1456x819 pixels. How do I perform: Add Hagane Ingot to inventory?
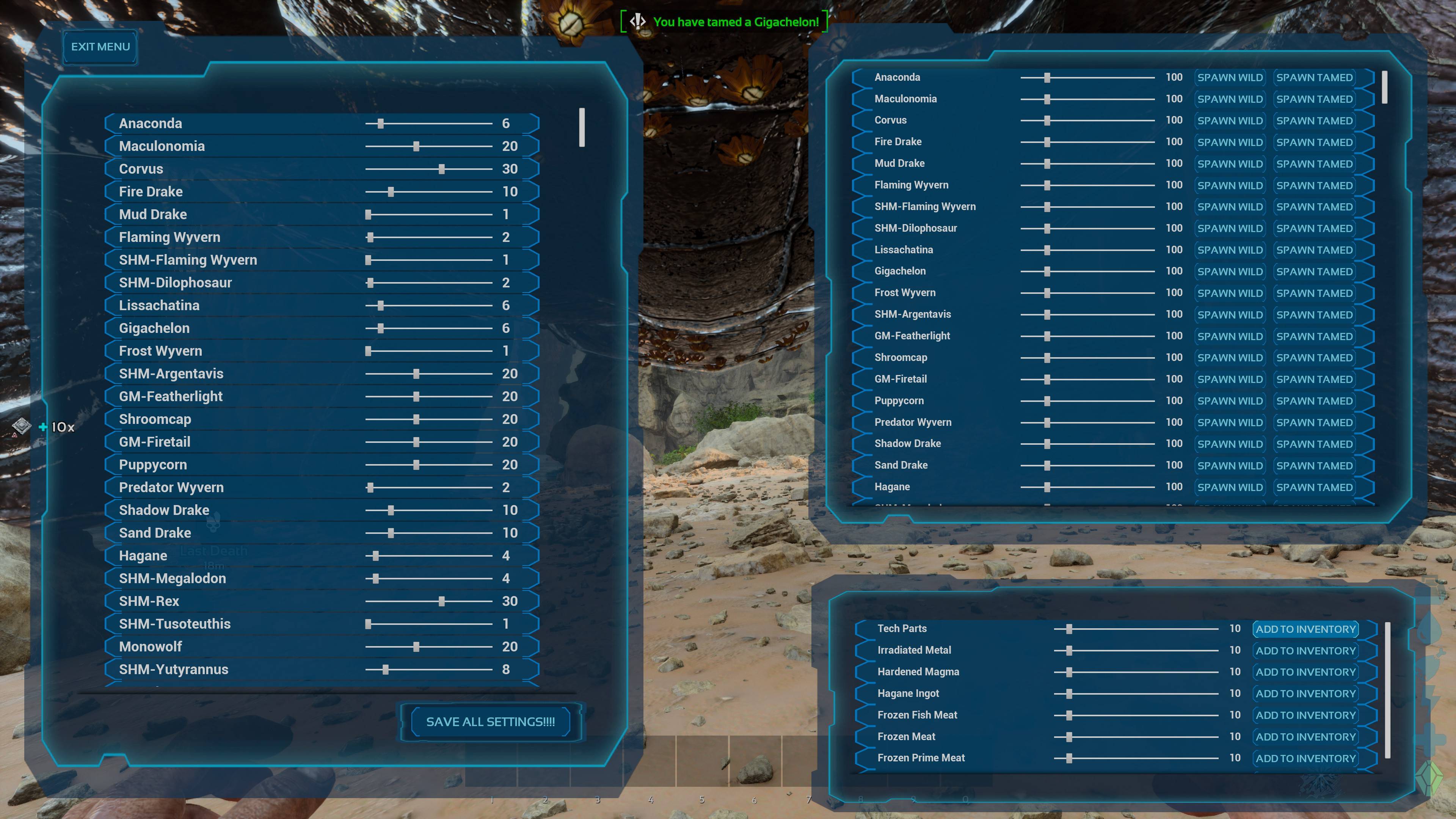[1305, 693]
